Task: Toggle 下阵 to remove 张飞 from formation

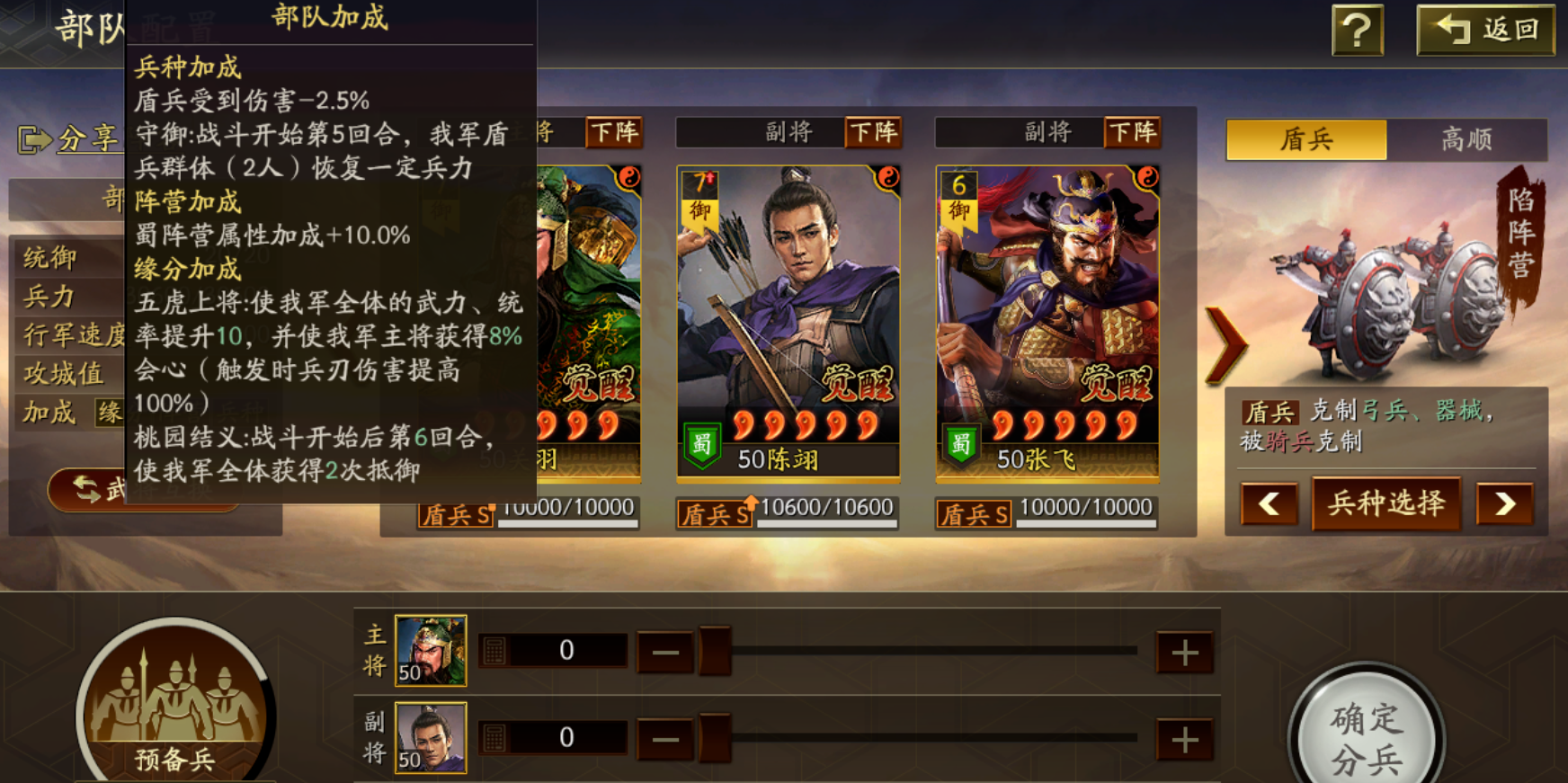Action: click(1132, 133)
